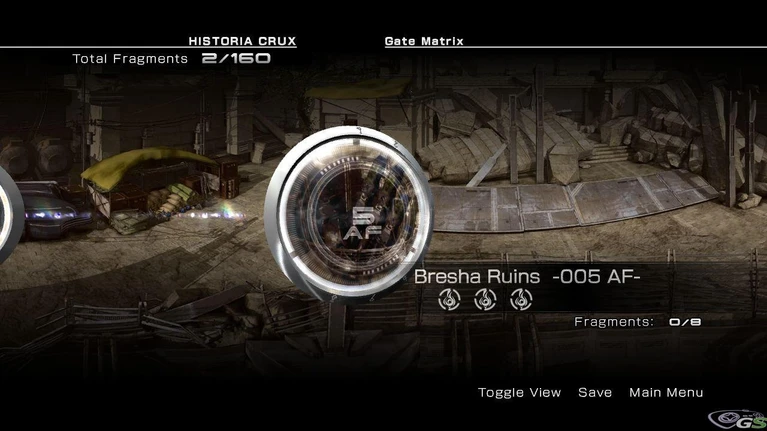Switch to the Historia Crux tab

[x=242, y=41]
